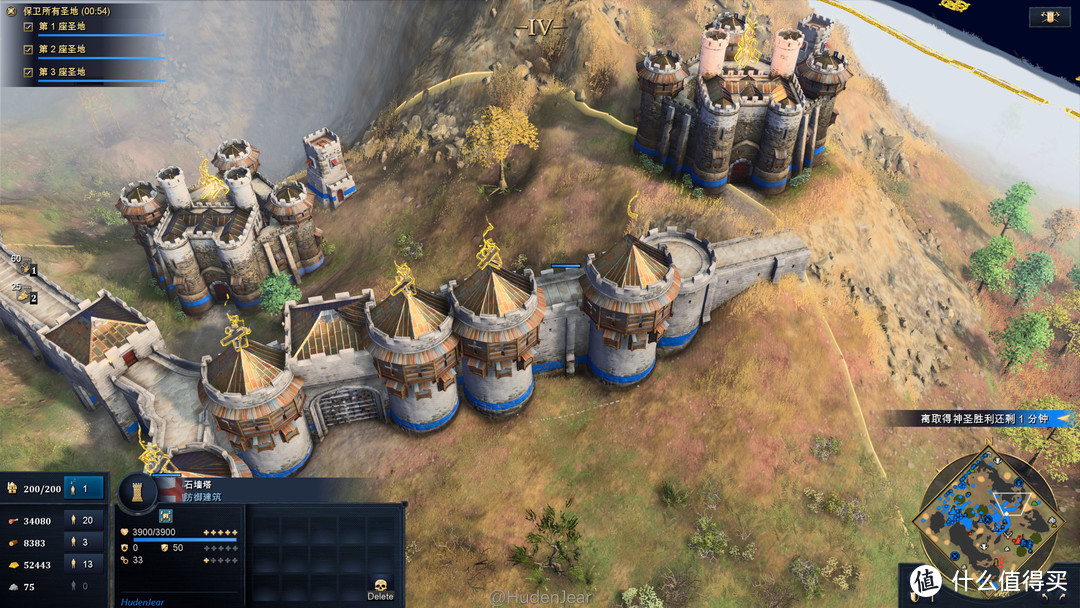This screenshot has width=1080, height=608.
Task: Toggle the first sacred site objective
Action: coord(28,26)
